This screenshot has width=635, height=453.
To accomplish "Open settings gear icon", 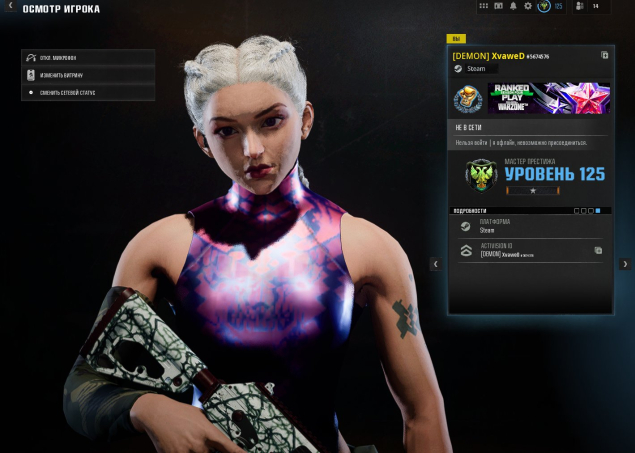I will 528,6.
